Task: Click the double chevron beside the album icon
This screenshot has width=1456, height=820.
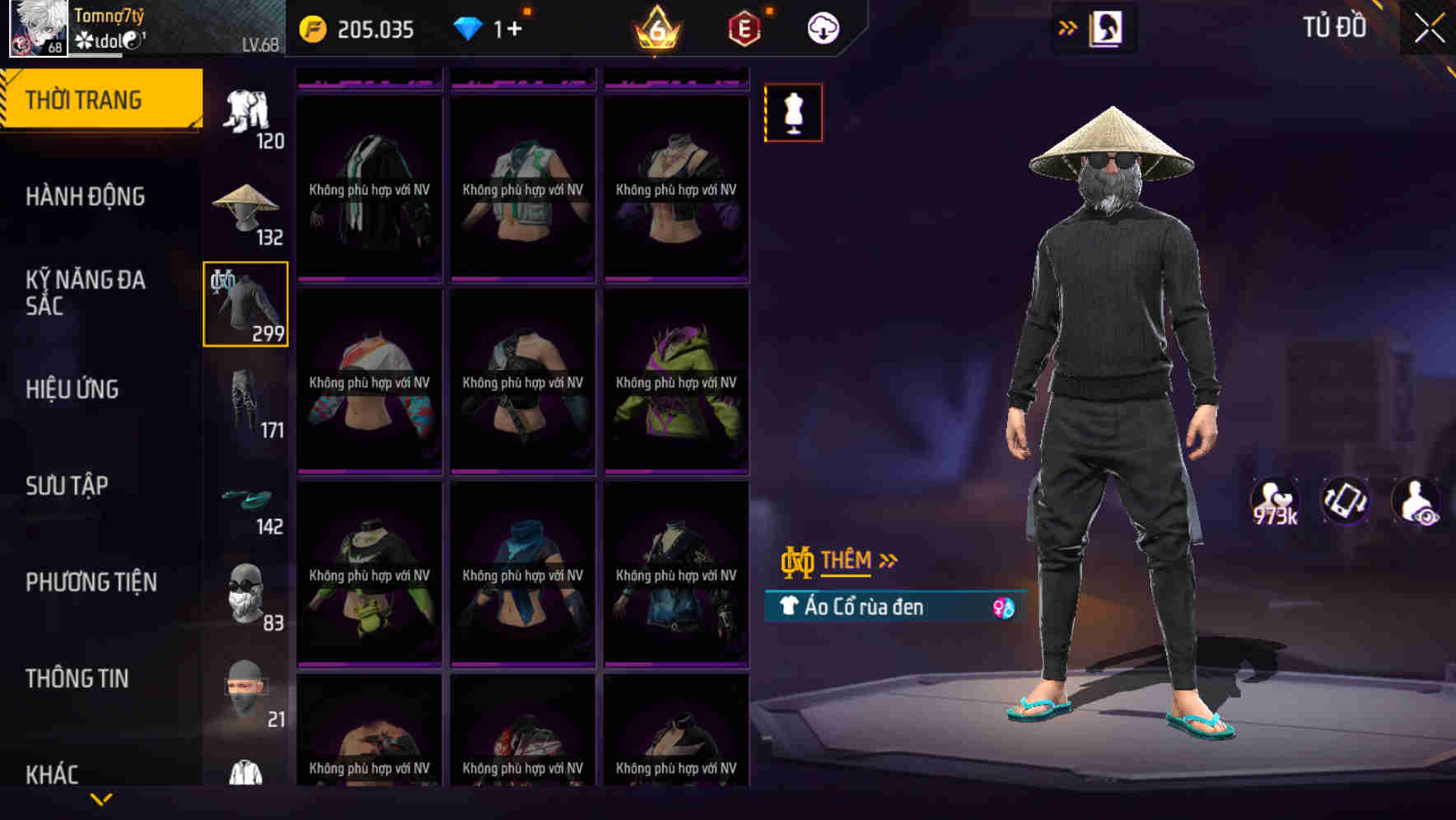Action: tap(1069, 26)
